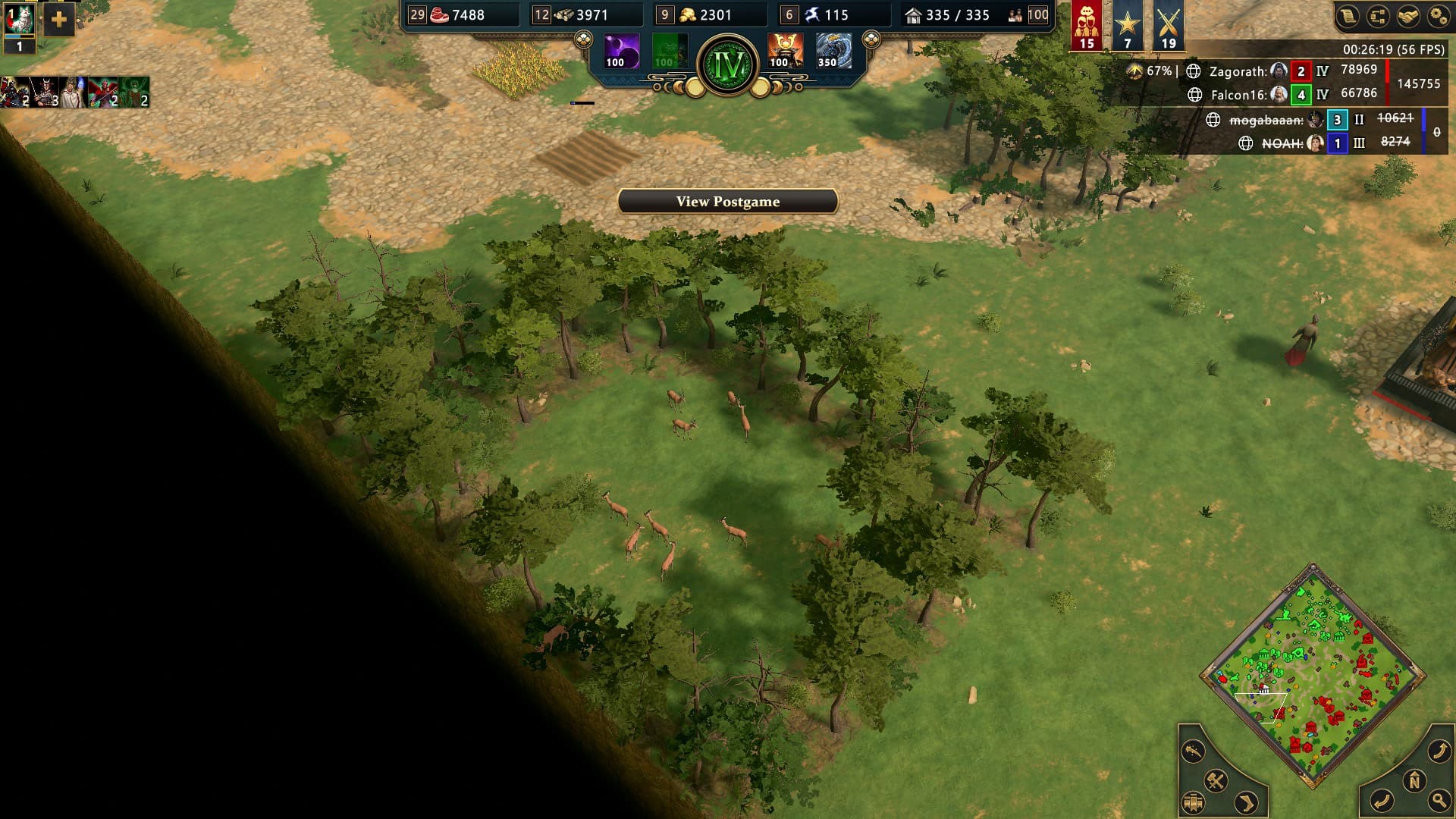The width and height of the screenshot is (1456, 819).
Task: Add a new control group with plus button
Action: pyautogui.click(x=59, y=20)
